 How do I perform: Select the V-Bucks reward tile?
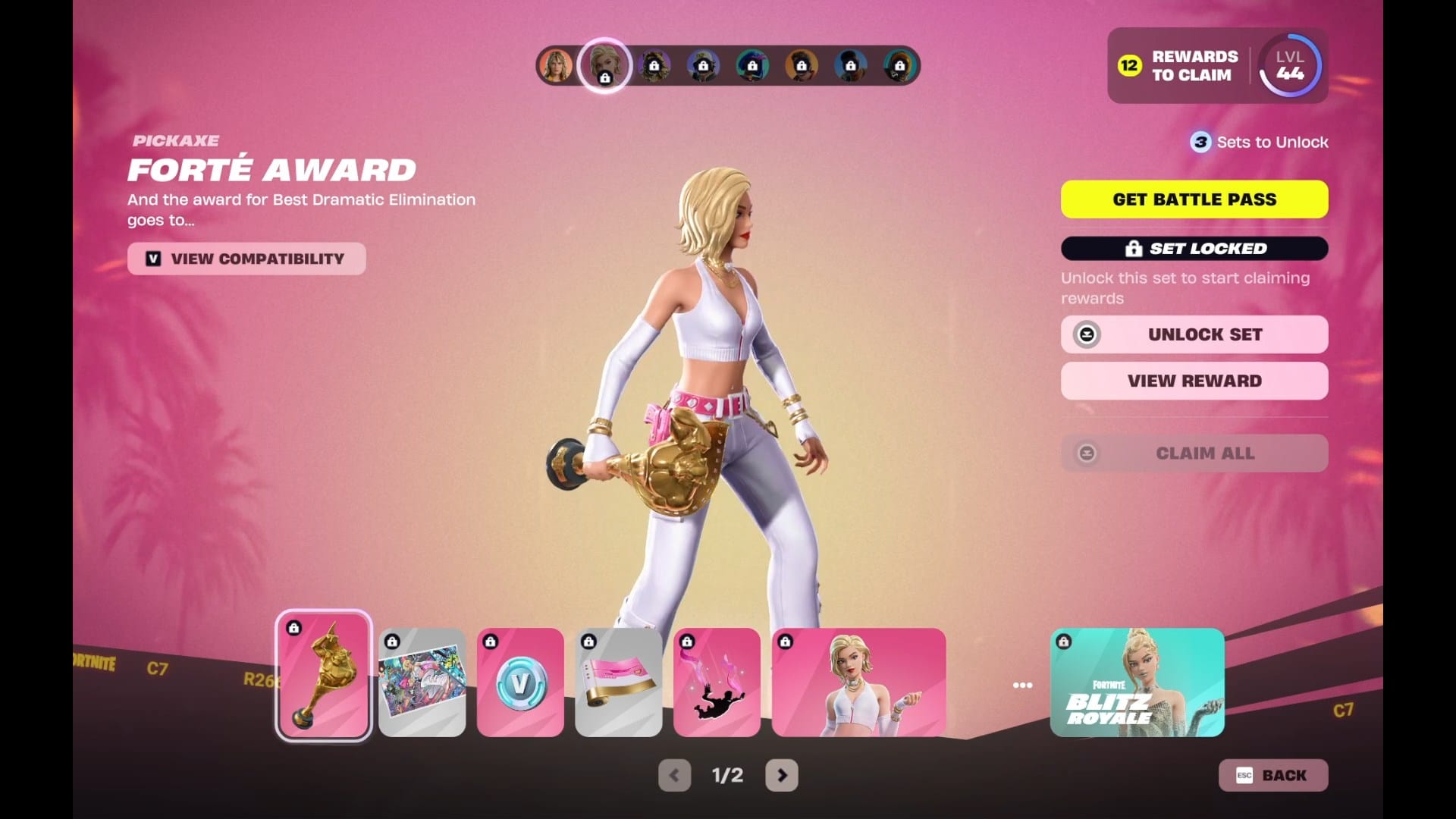coord(520,682)
